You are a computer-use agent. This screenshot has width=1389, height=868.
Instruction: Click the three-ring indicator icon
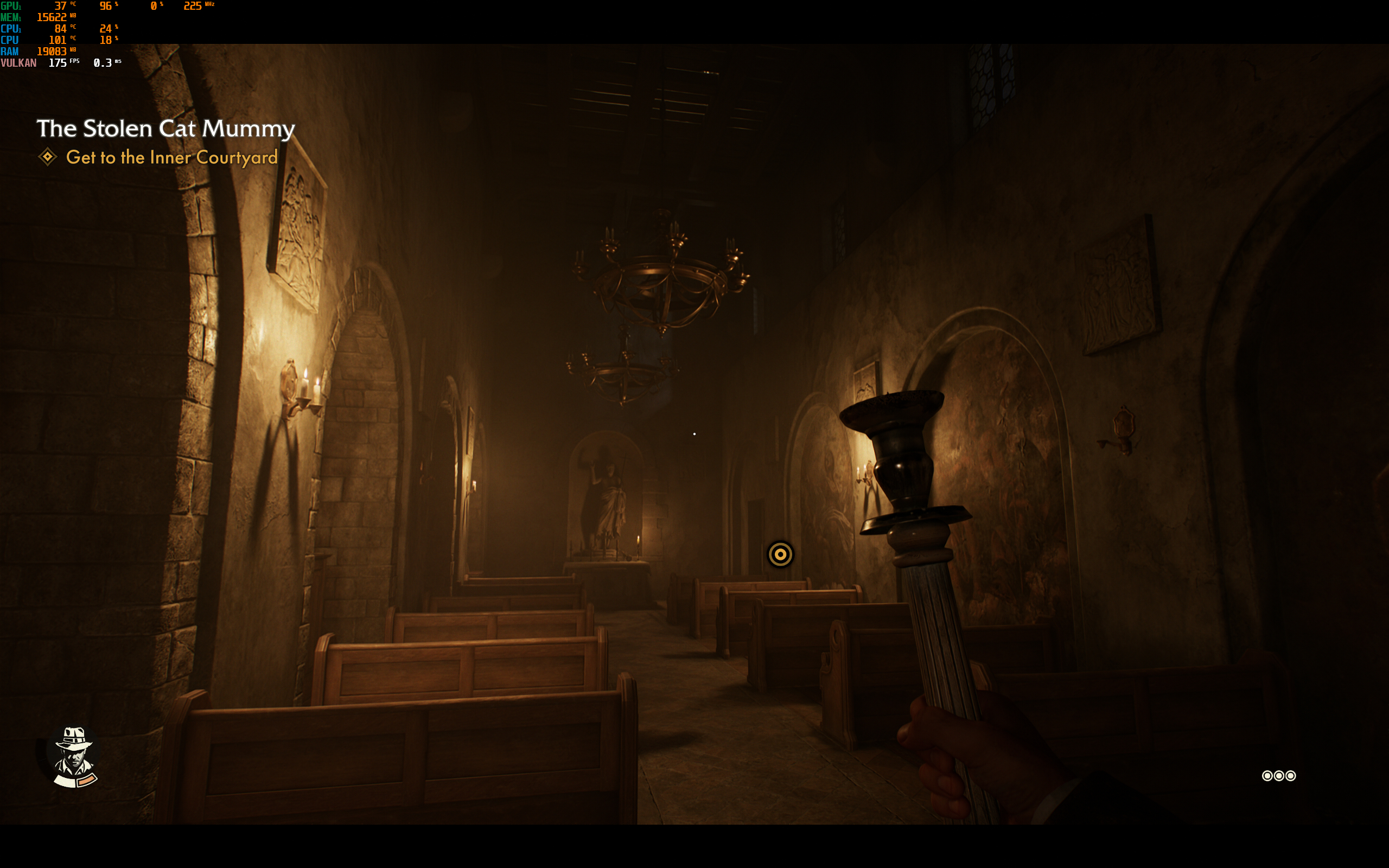(1278, 776)
